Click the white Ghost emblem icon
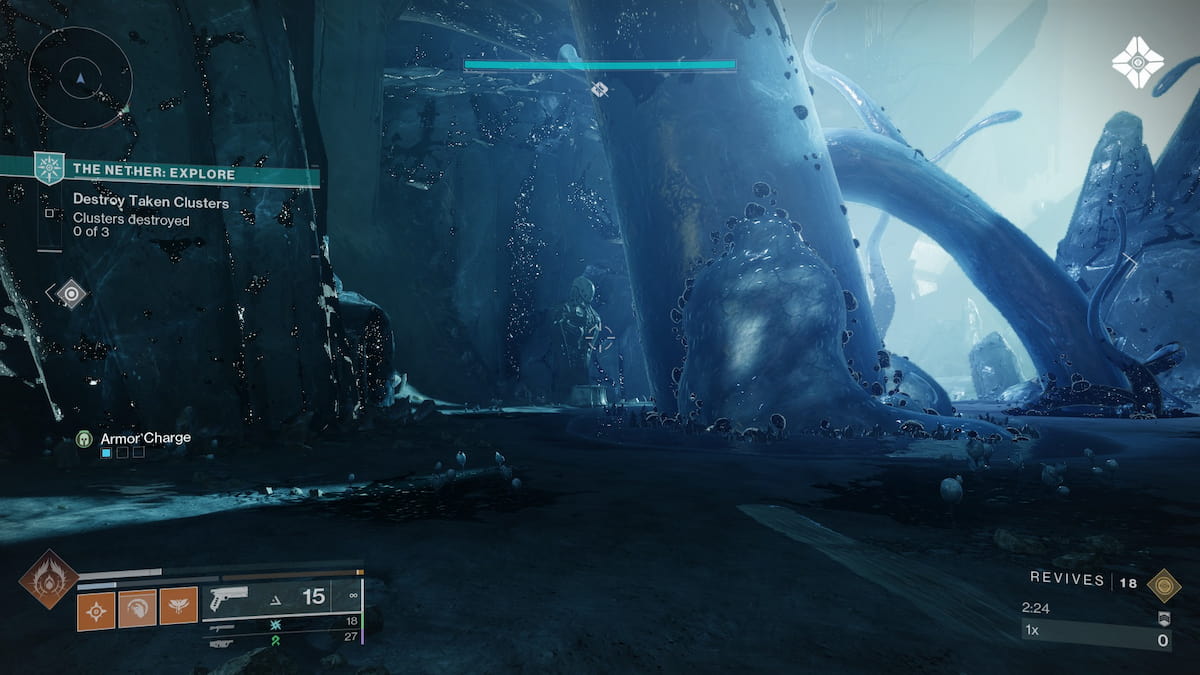 (x=1138, y=62)
